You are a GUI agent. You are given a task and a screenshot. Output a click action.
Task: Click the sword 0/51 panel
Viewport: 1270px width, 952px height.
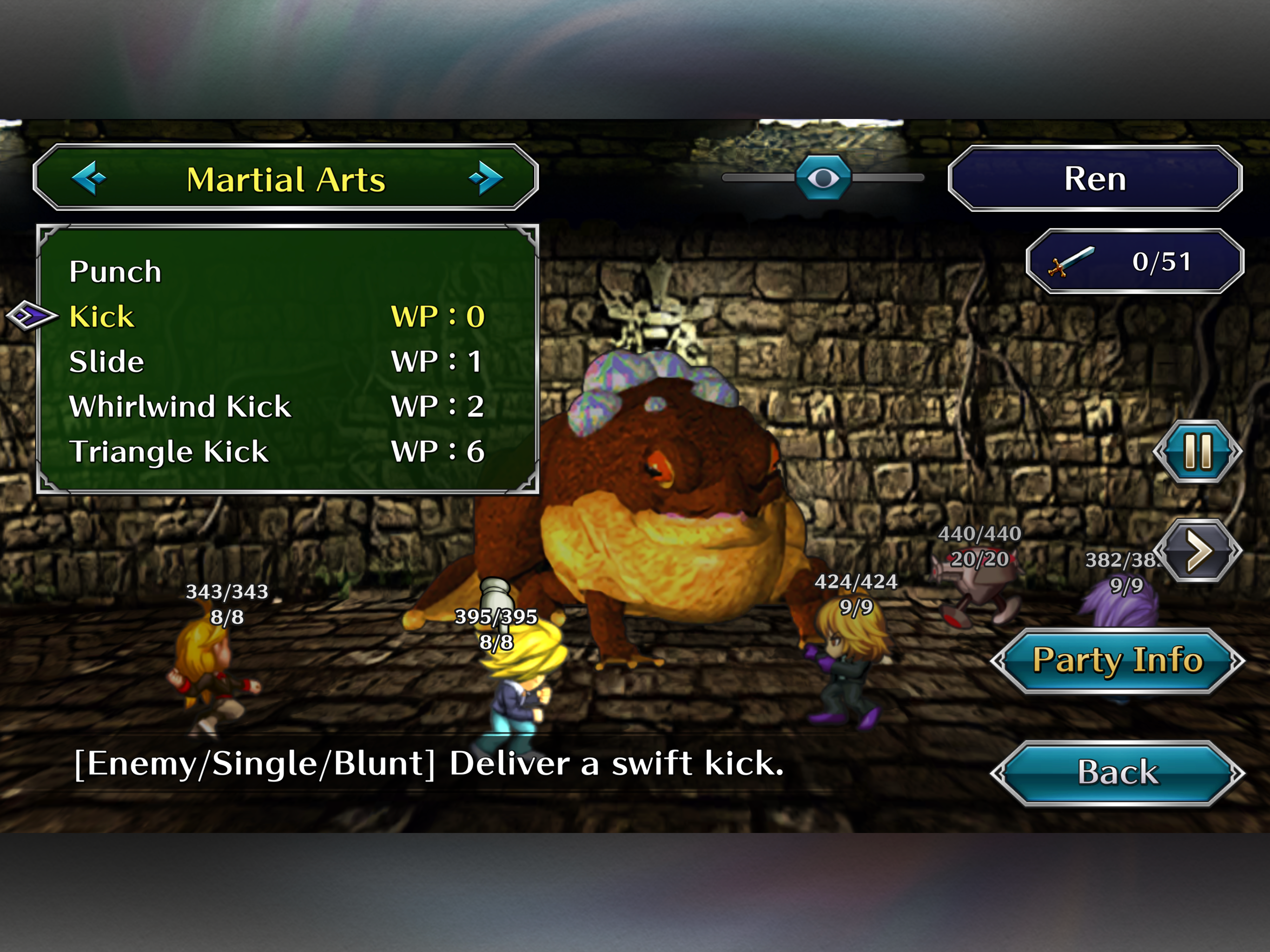(x=1135, y=262)
